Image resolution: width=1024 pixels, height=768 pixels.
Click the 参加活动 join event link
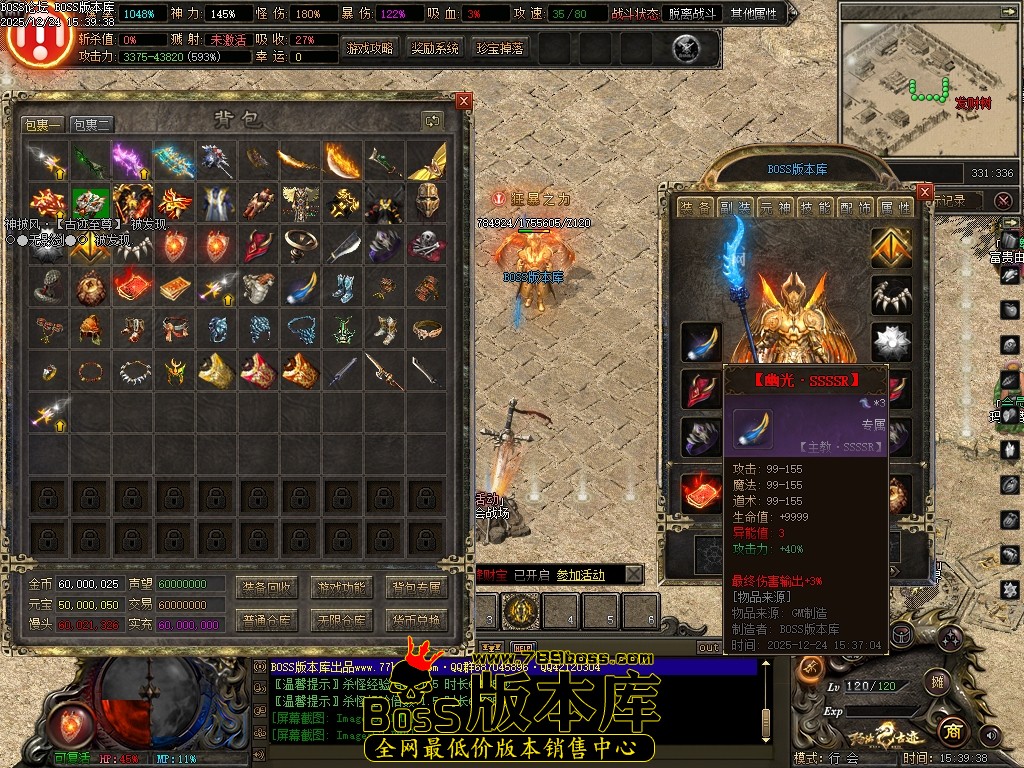click(580, 575)
